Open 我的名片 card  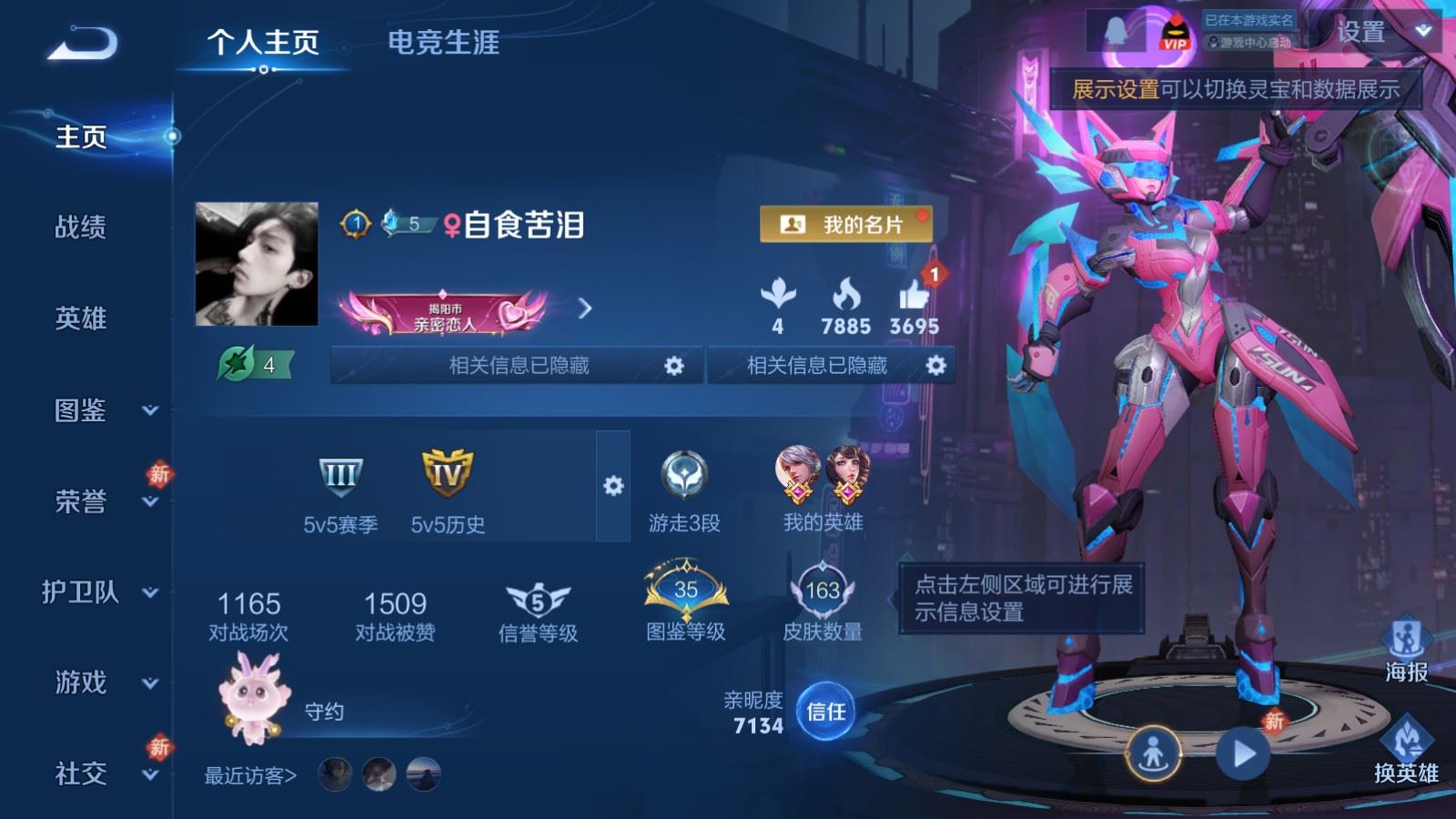[845, 224]
